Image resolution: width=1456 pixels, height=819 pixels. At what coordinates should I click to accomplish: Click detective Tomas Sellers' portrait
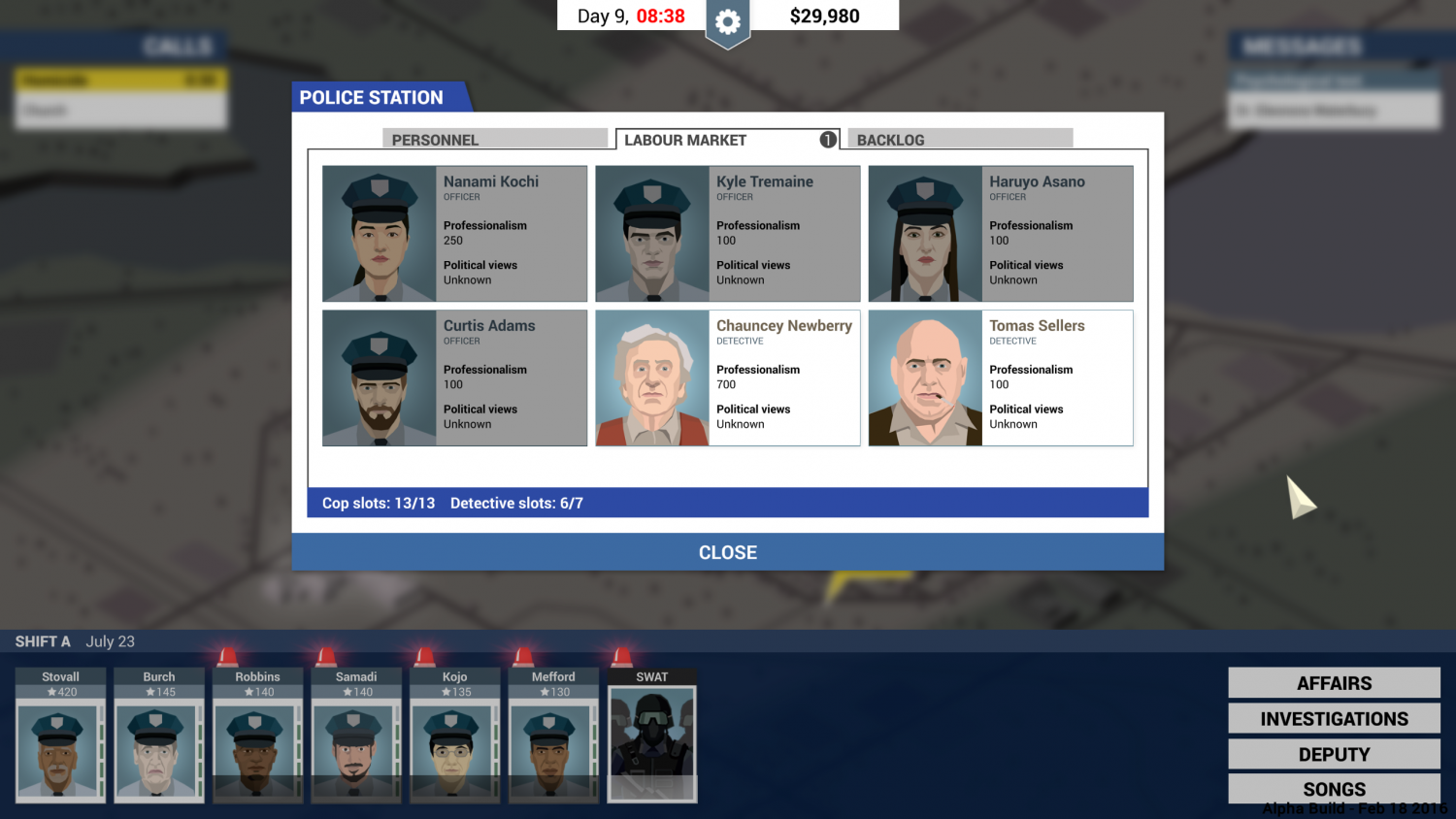[x=924, y=377]
